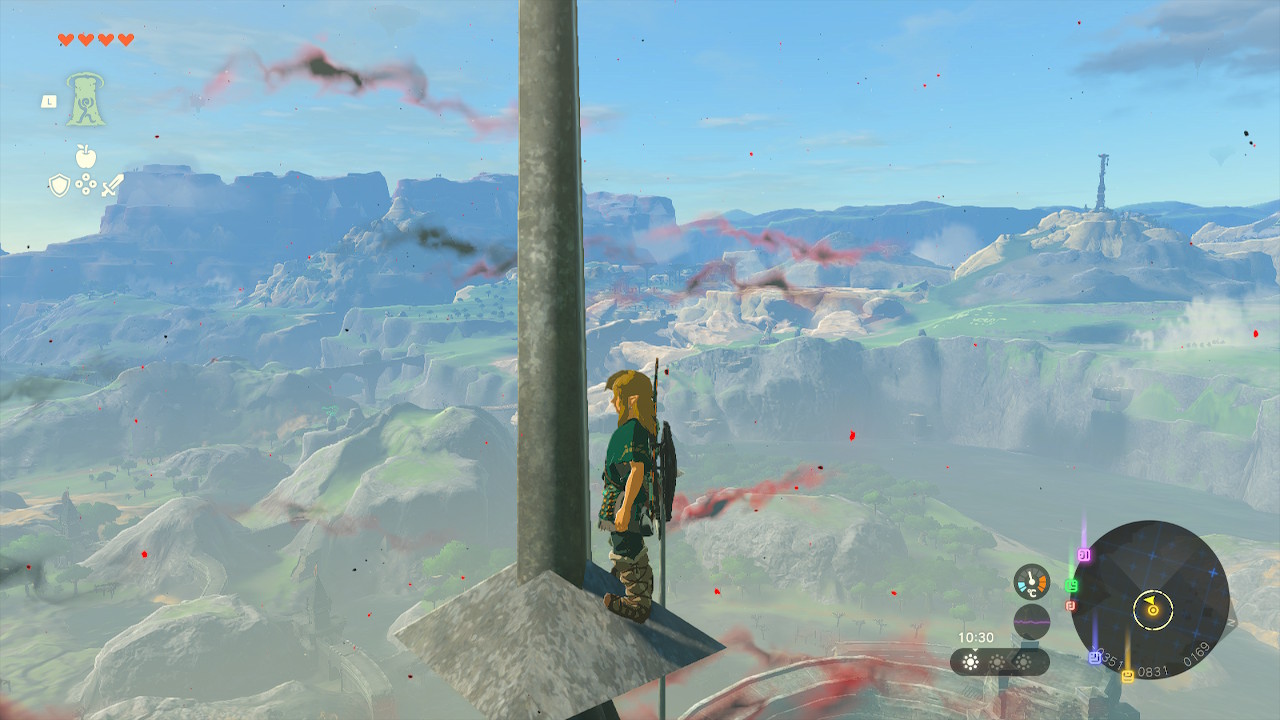Select the apple quick-item icon
1280x720 pixels.
coord(85,157)
